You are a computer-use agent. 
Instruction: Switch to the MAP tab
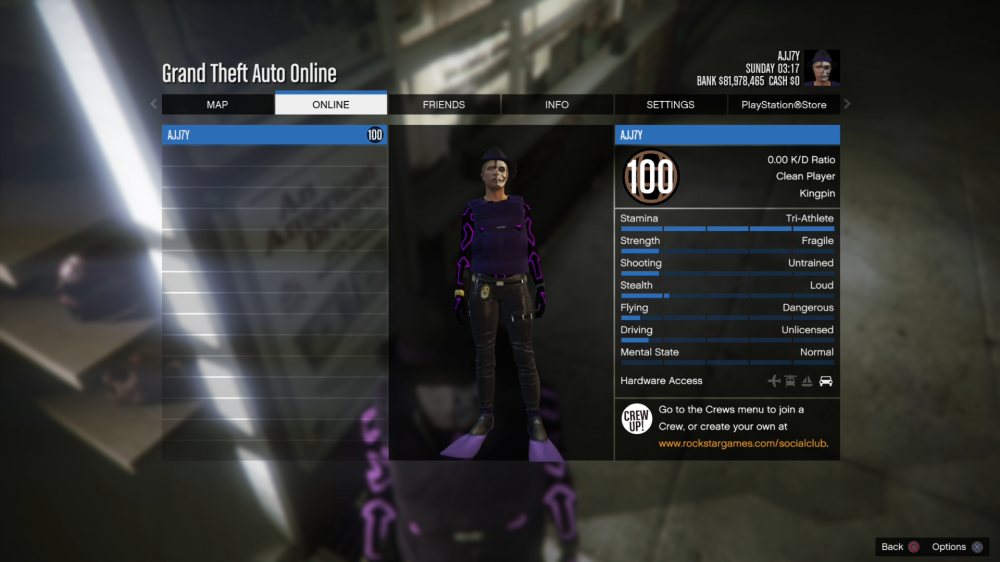[x=217, y=105]
